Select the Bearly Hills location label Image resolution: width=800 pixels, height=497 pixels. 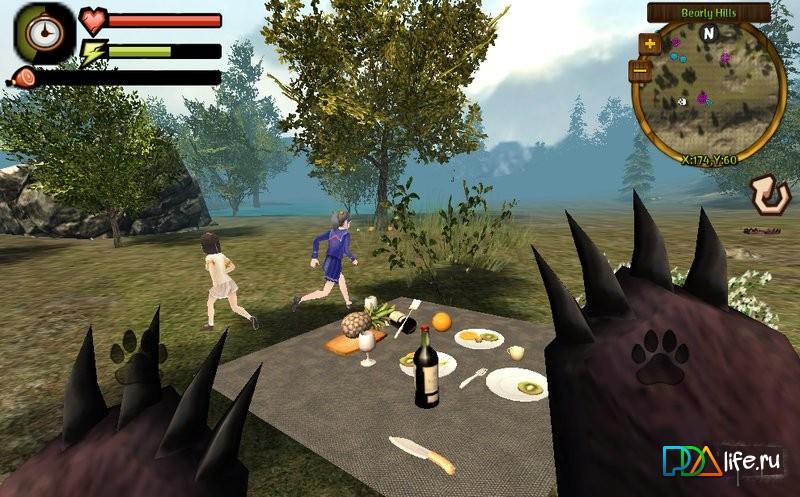point(709,13)
